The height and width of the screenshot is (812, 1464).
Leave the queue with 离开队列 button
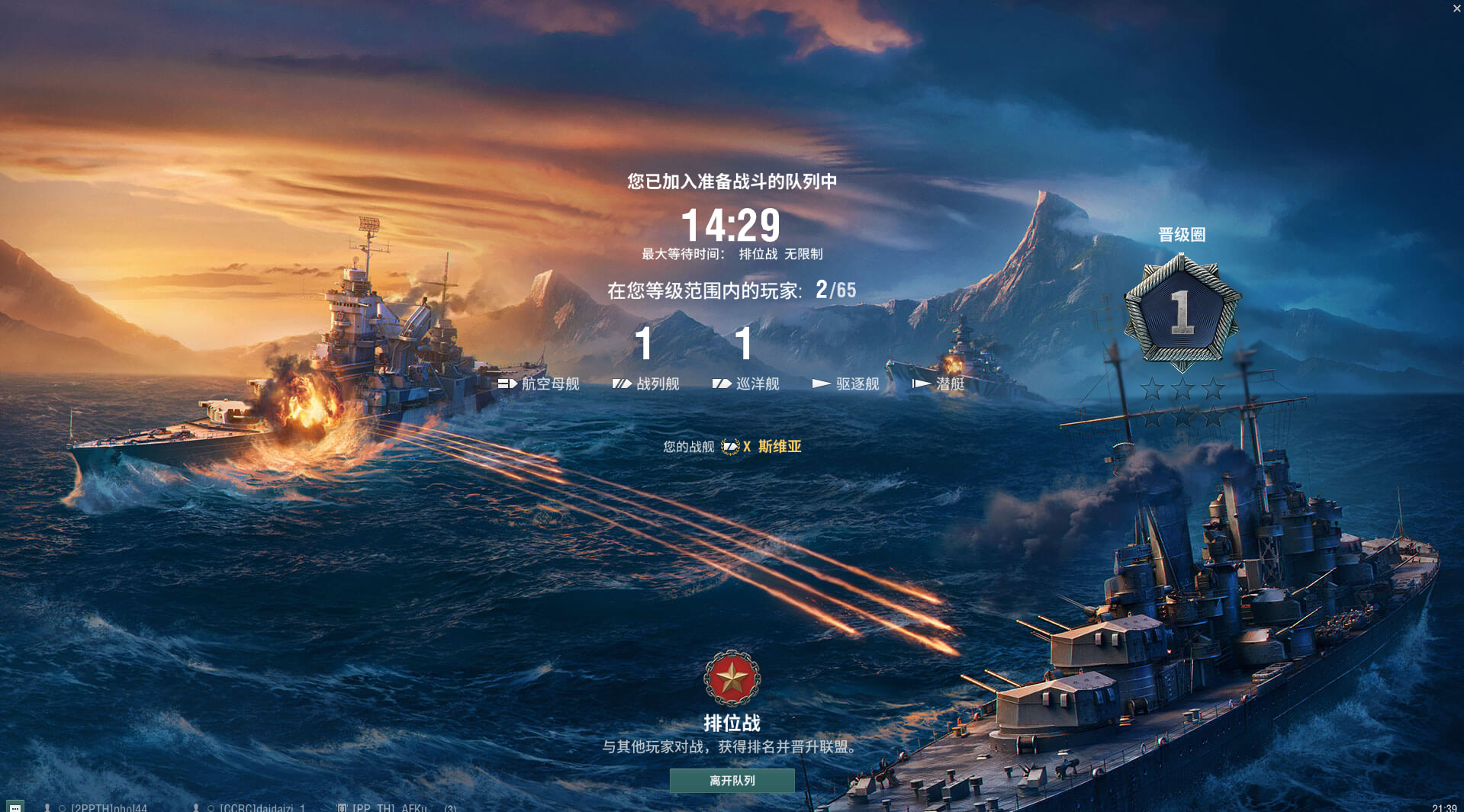(732, 780)
